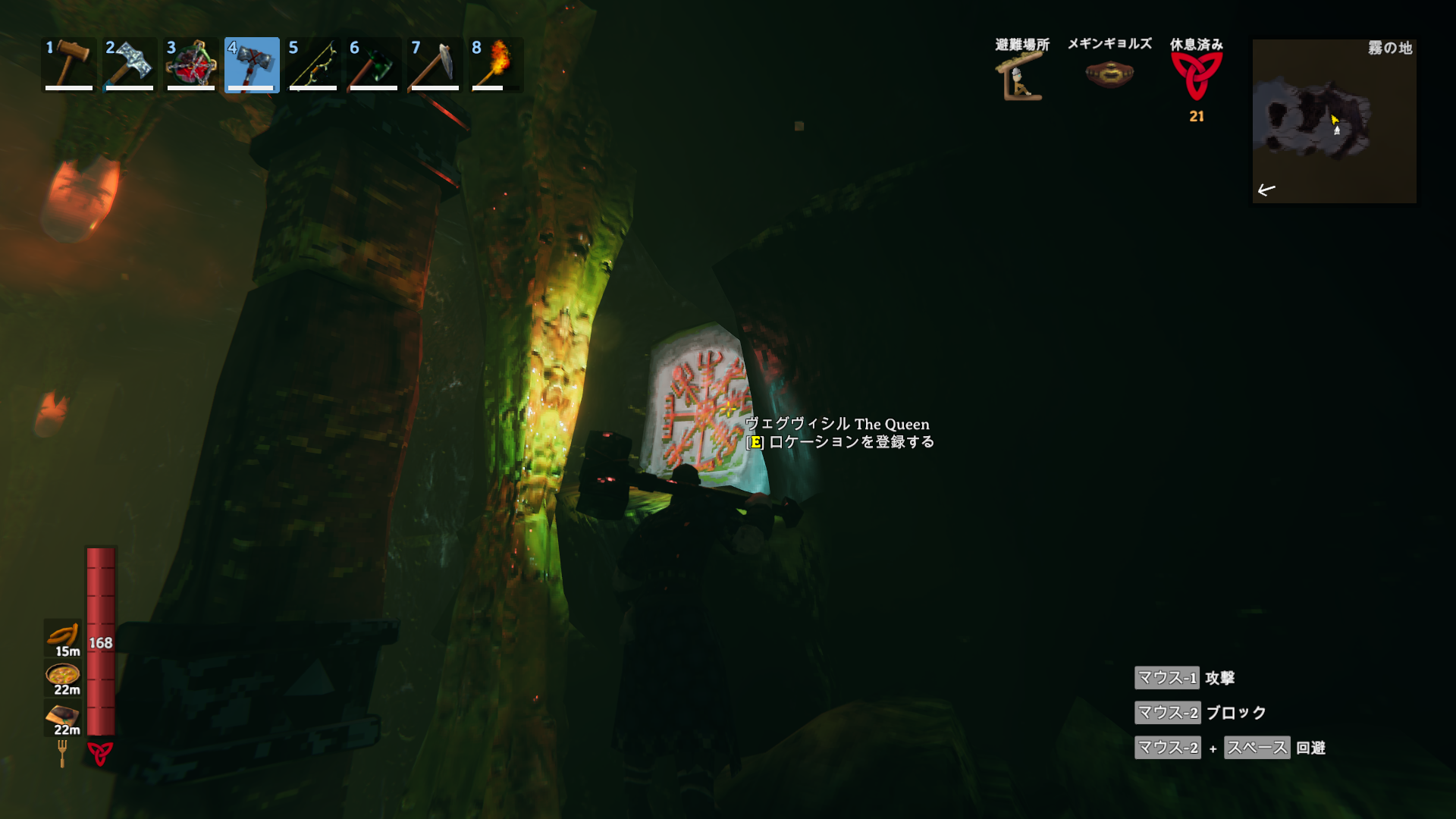Equip the silver war hammer in slot 2
The width and height of the screenshot is (1456, 819).
tap(130, 64)
